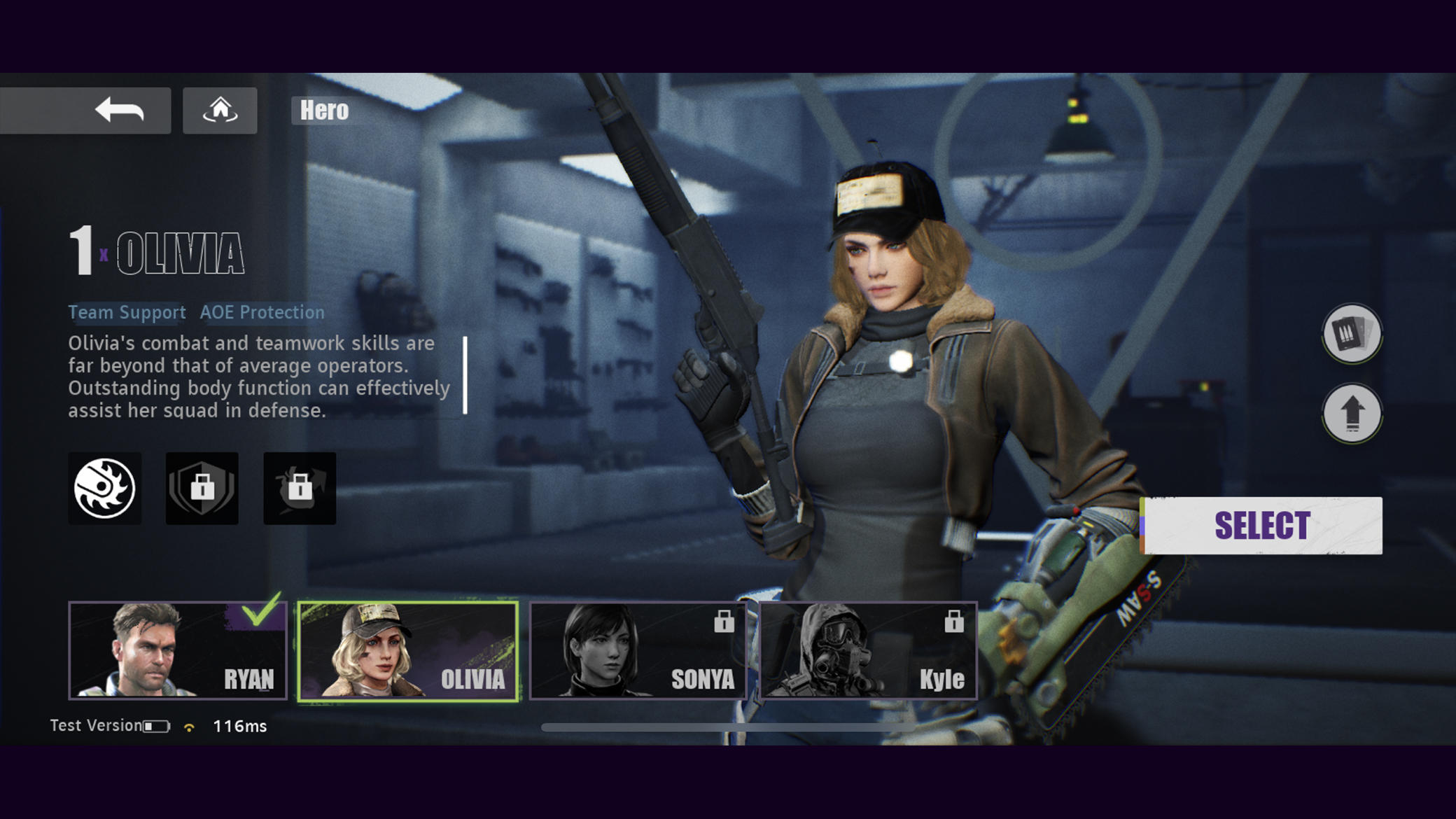Expand the Team Support tag
1456x819 pixels.
pyautogui.click(x=126, y=313)
